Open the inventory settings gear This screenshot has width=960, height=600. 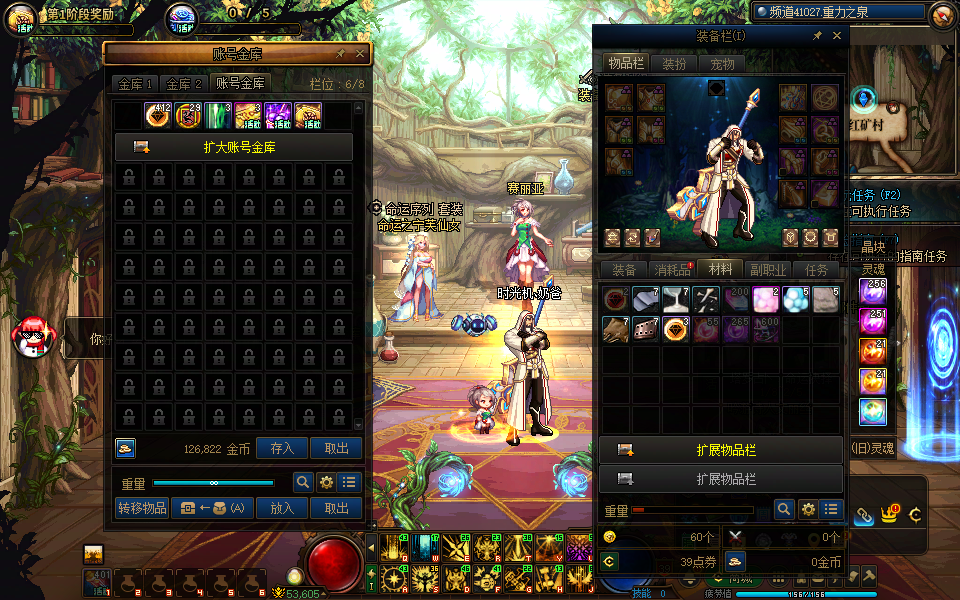[x=808, y=510]
